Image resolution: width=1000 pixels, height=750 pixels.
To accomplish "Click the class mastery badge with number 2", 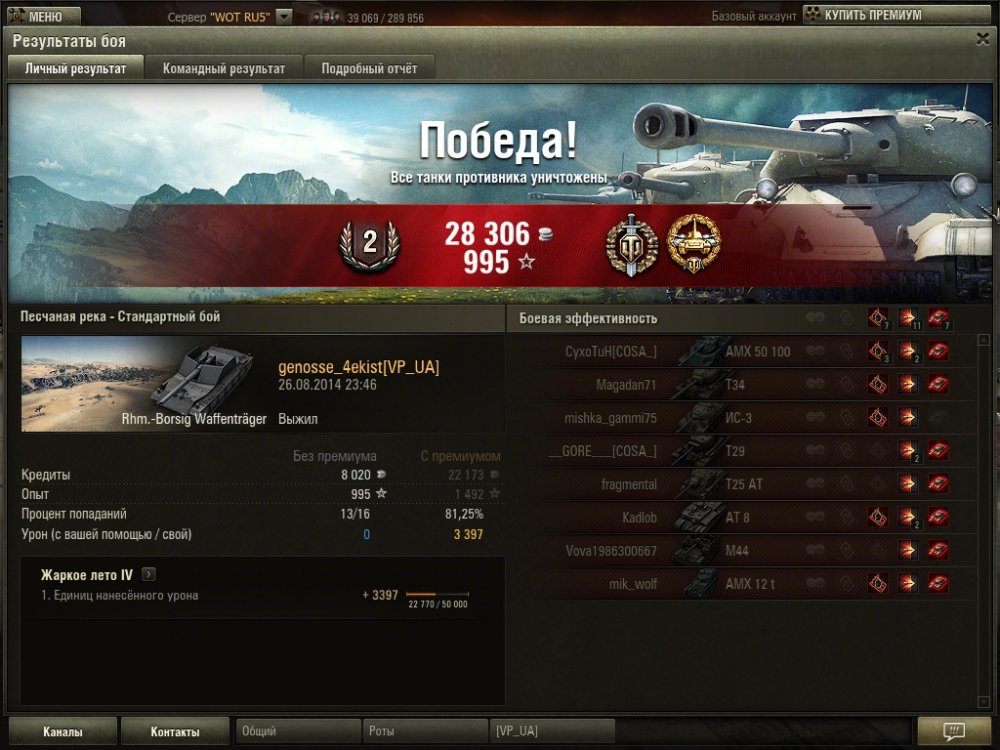I will 369,244.
